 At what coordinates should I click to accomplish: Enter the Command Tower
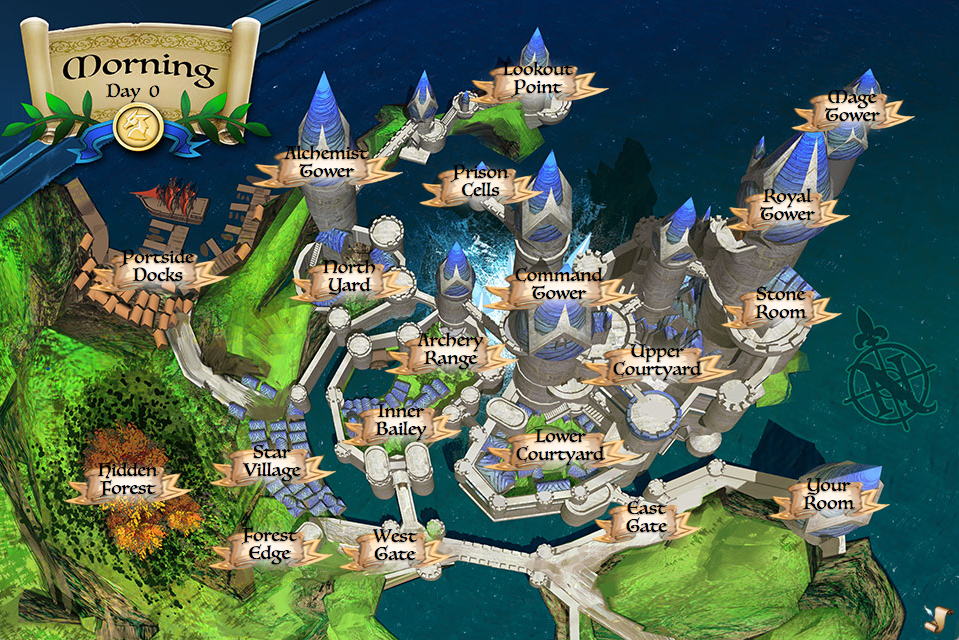click(x=558, y=286)
